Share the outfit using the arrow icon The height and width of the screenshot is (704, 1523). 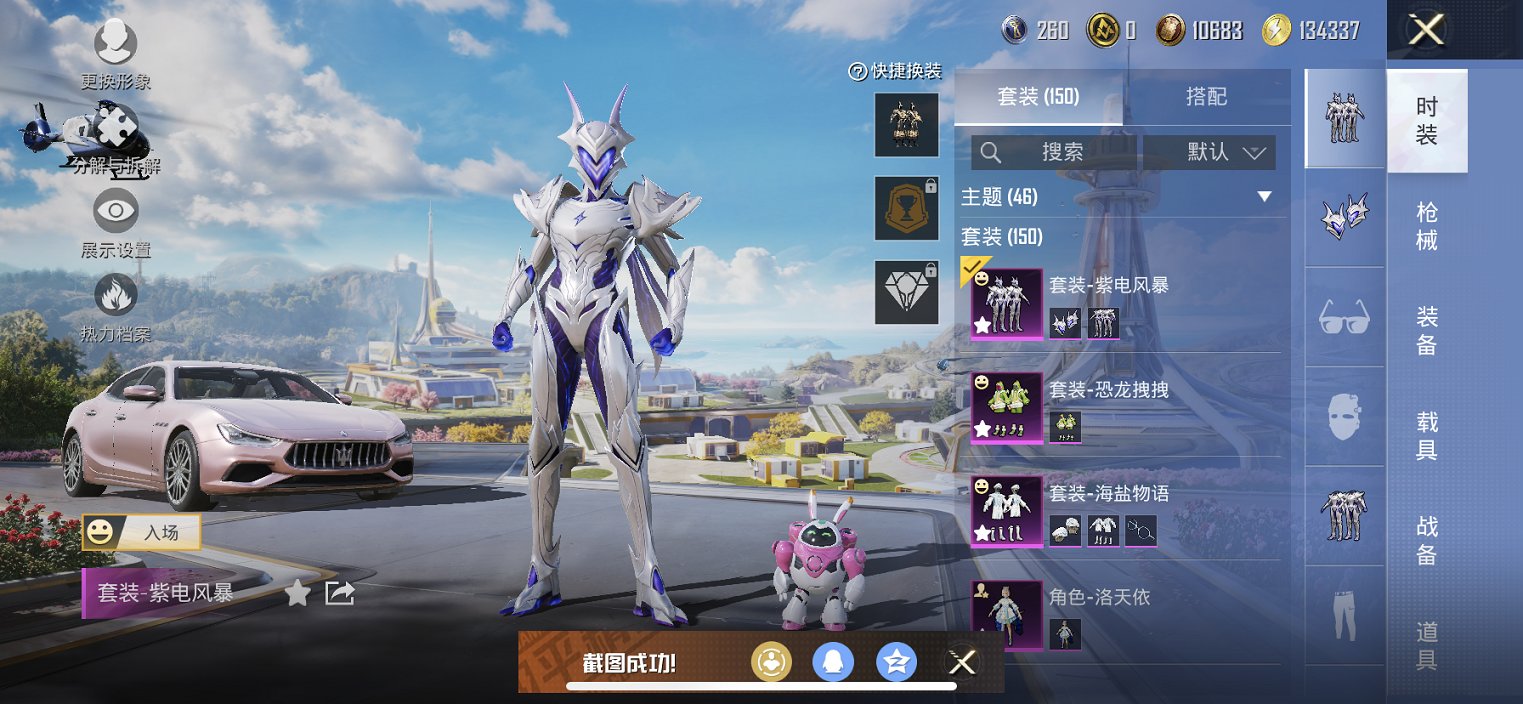click(x=340, y=593)
